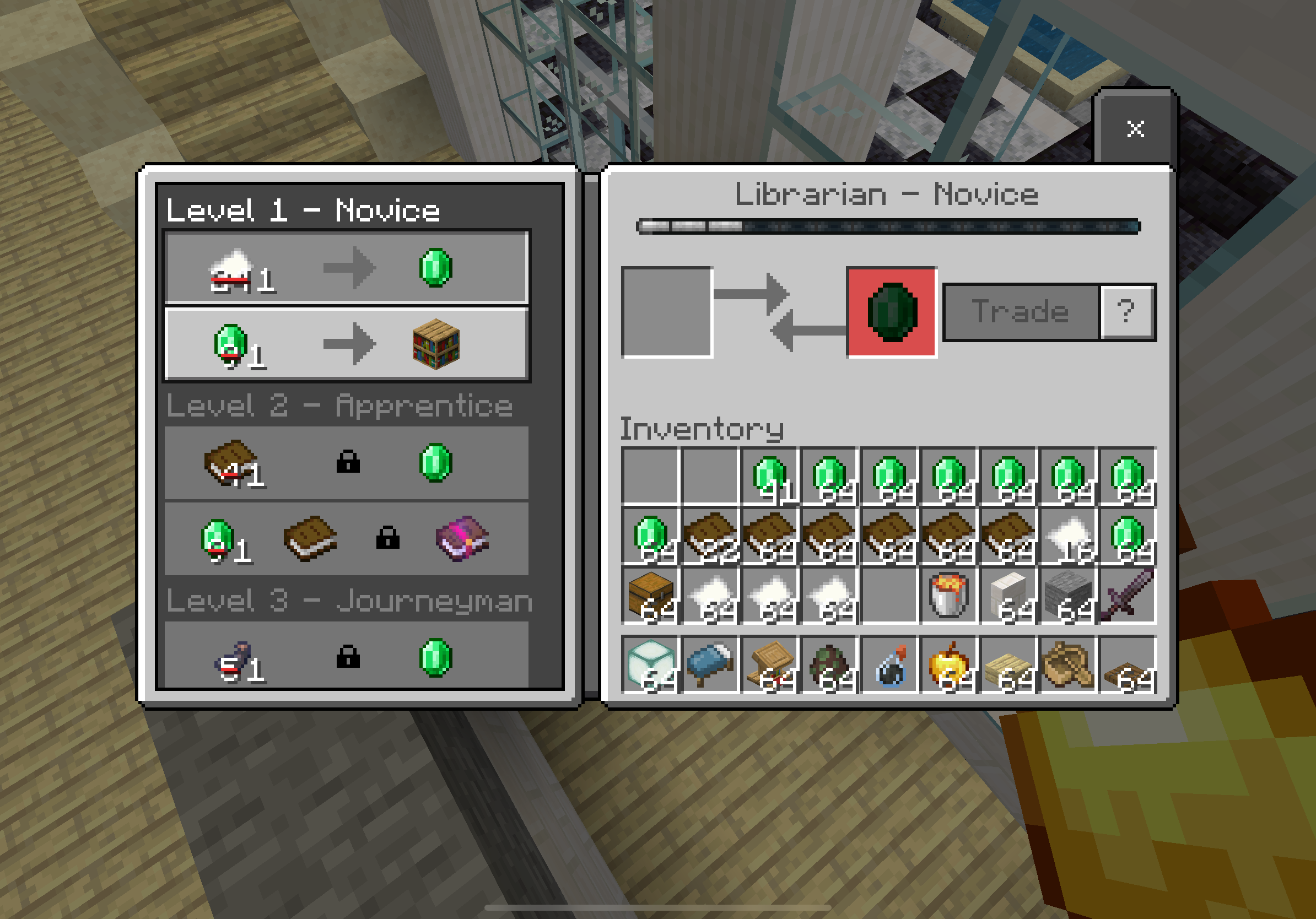The width and height of the screenshot is (1316, 919).
Task: Choose the glass block hotbar slot
Action: 651,664
